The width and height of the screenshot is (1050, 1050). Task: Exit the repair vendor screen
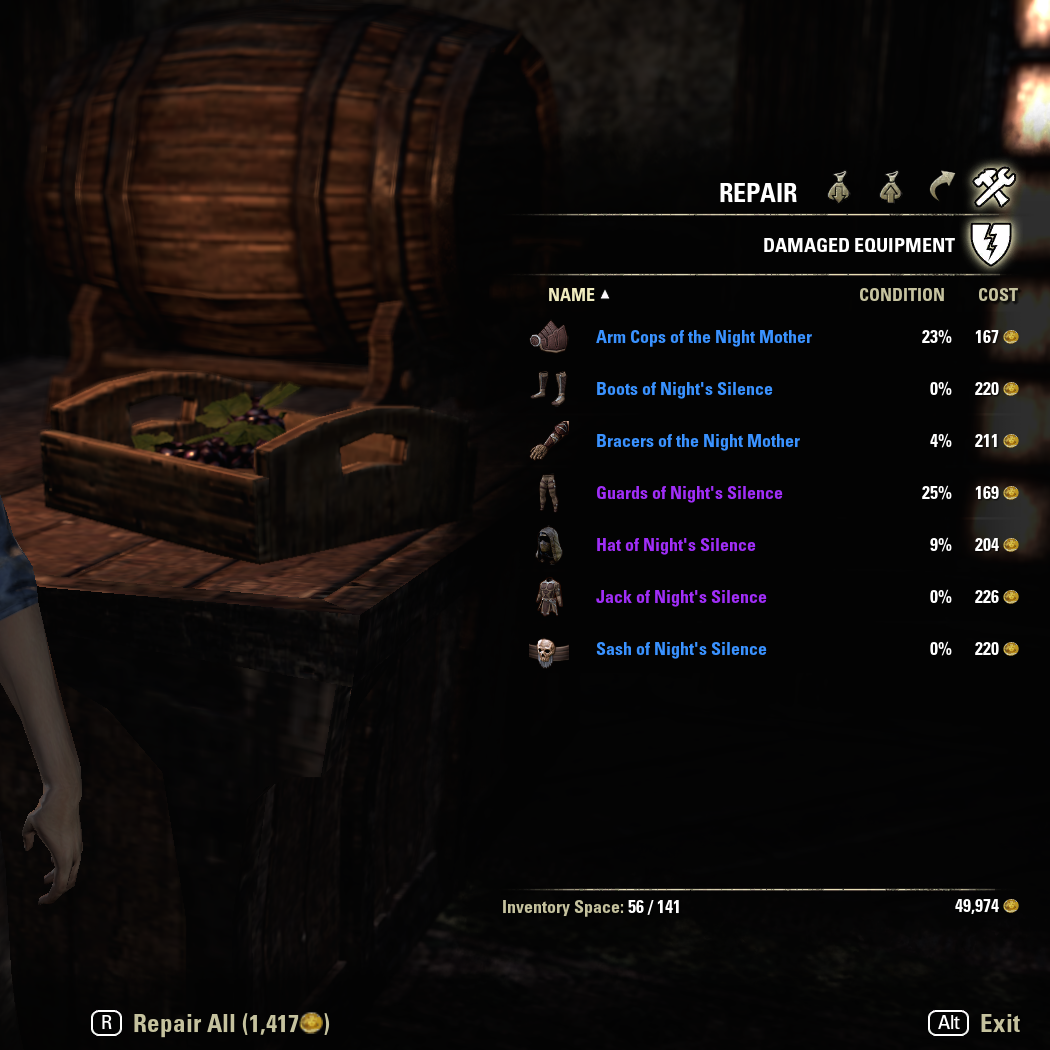coord(975,1023)
